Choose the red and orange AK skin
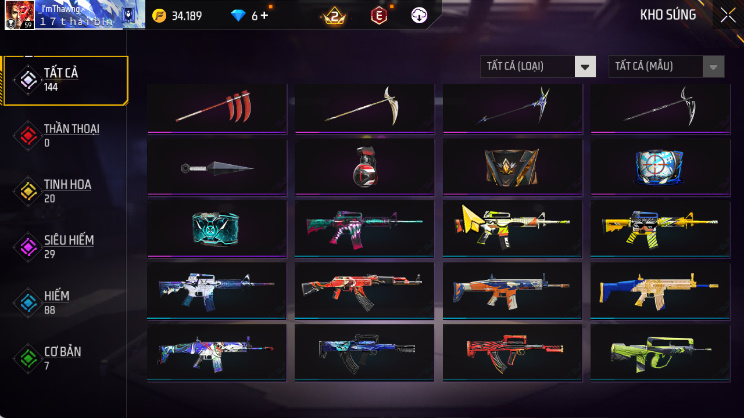Screen dimensions: 744x418 [x=365, y=290]
